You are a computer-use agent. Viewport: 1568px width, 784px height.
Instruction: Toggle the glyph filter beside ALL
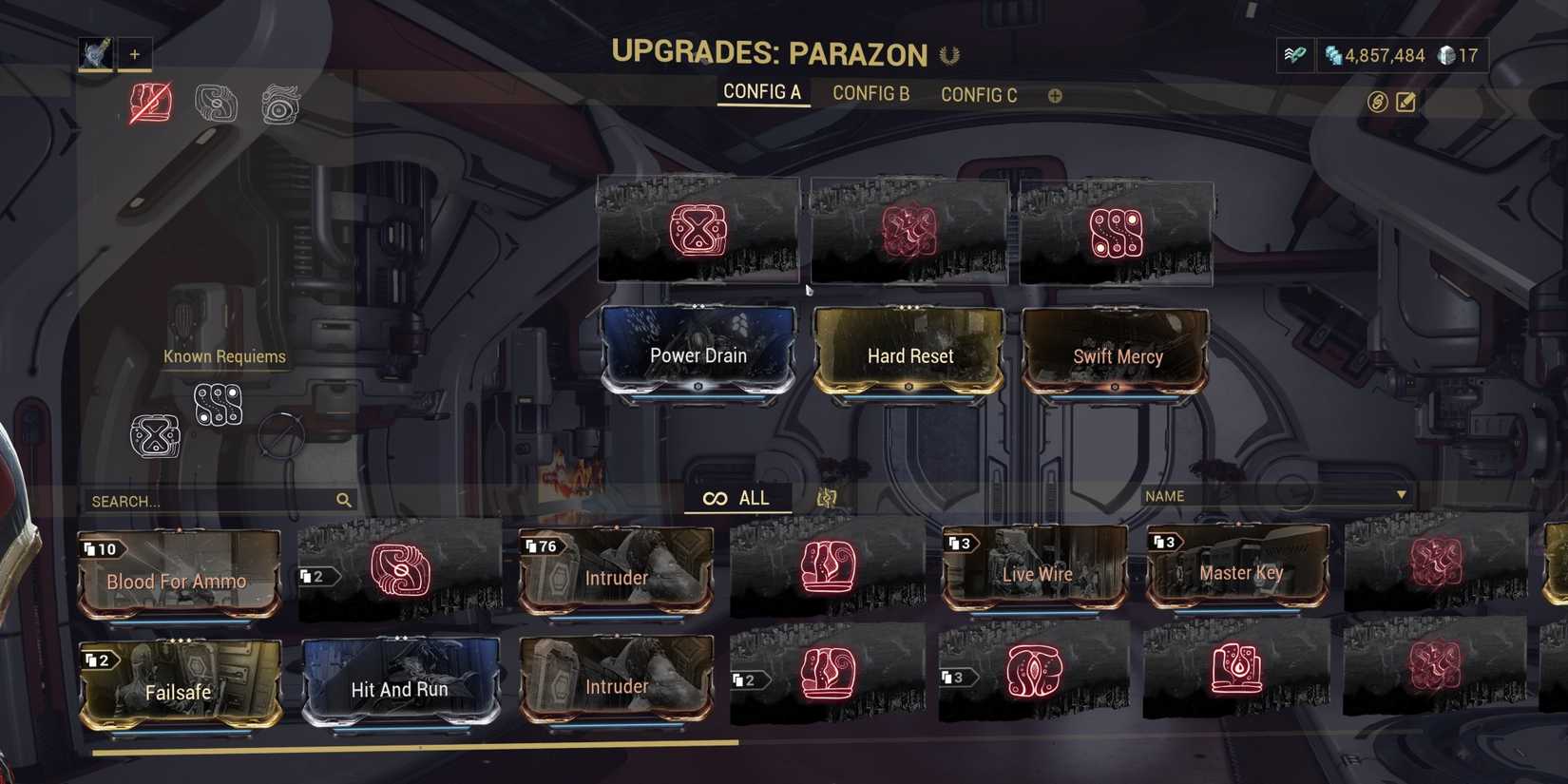coord(825,497)
